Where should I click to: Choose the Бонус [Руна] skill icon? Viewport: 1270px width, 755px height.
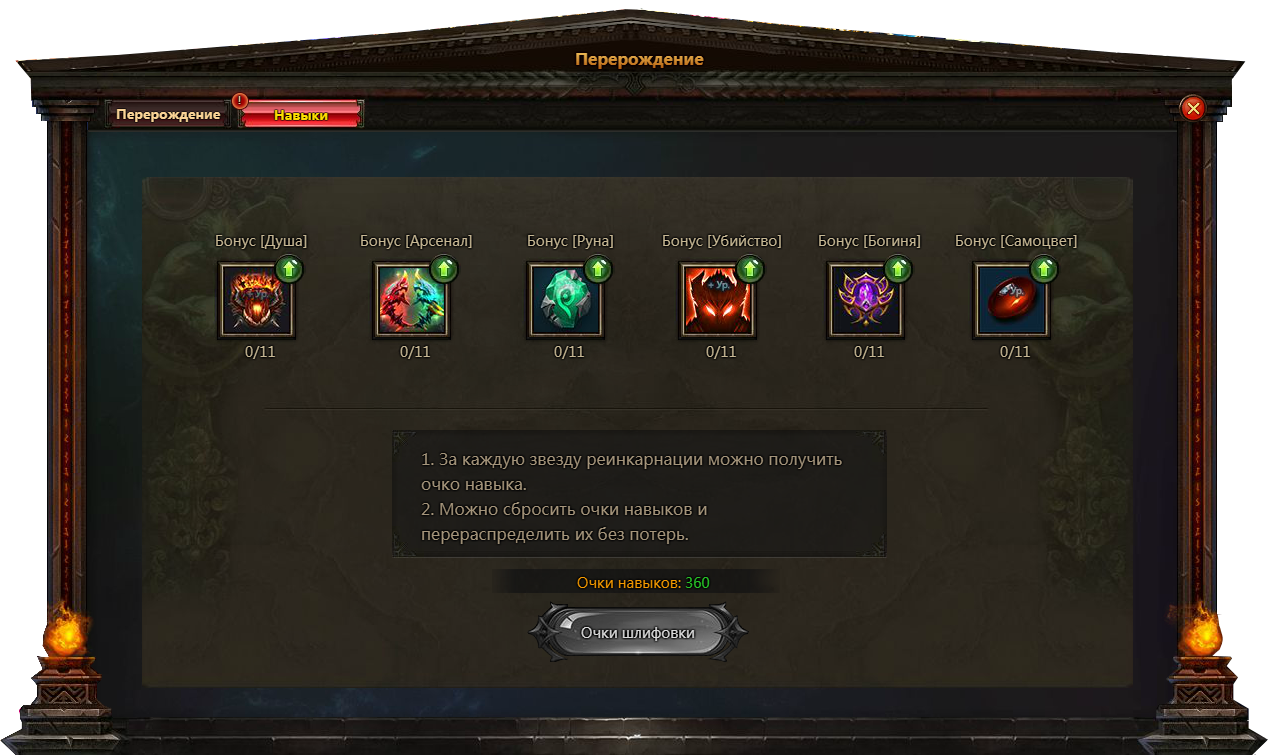click(x=564, y=301)
